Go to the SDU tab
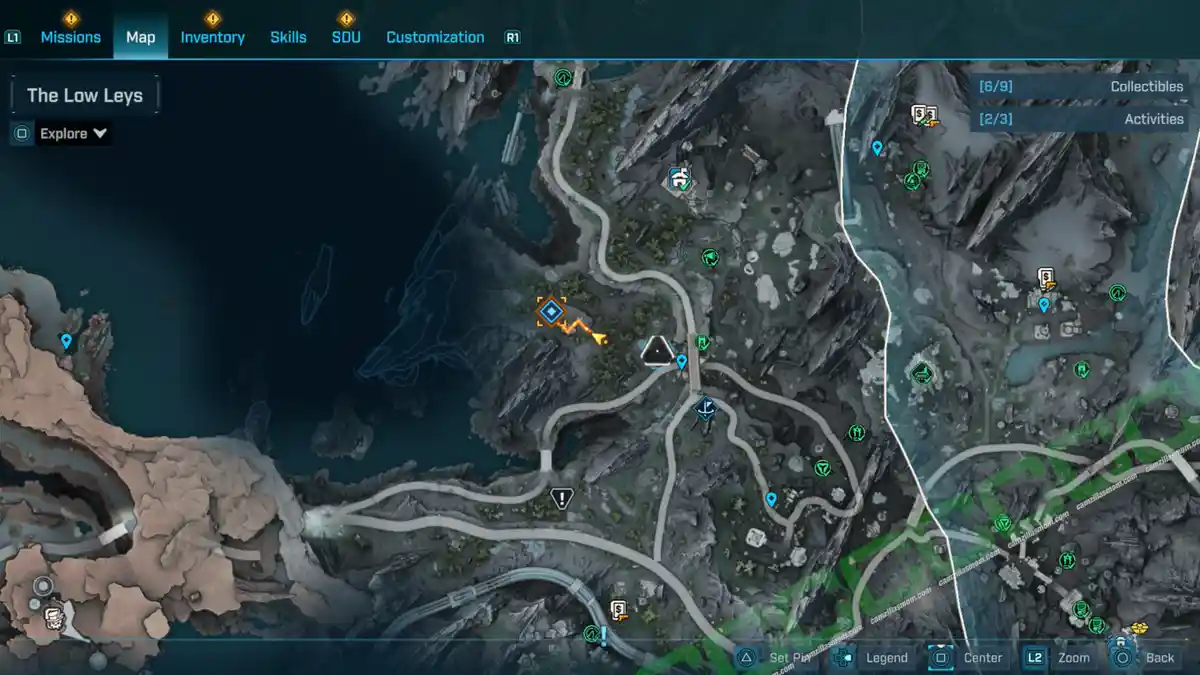The width and height of the screenshot is (1200, 675). (346, 37)
